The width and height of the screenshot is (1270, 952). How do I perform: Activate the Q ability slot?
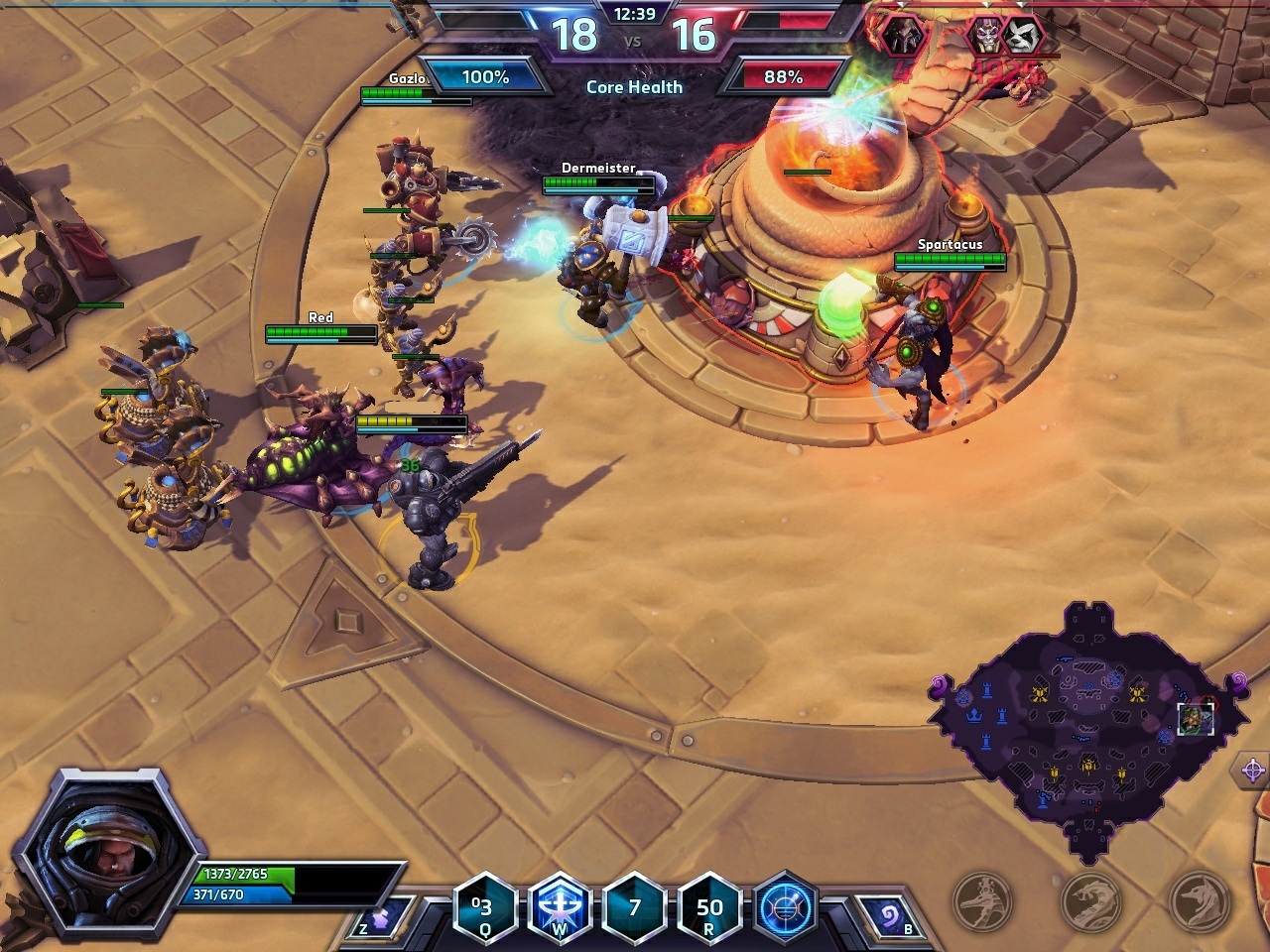pyautogui.click(x=484, y=906)
